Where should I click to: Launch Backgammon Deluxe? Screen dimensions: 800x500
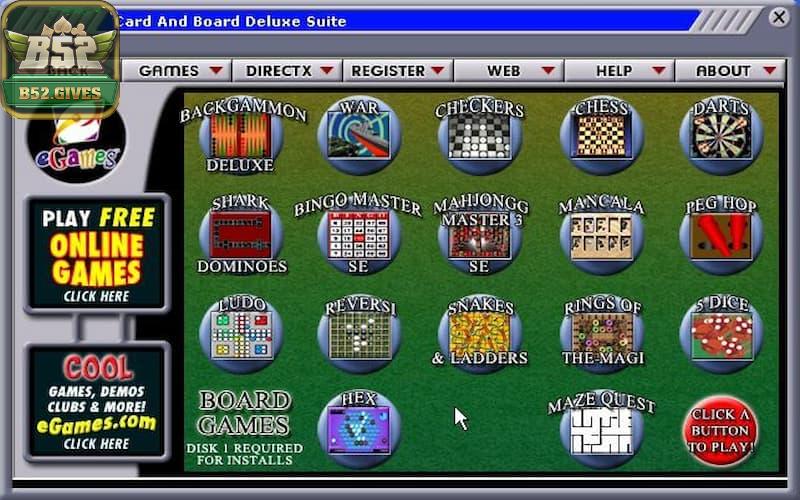pos(240,135)
